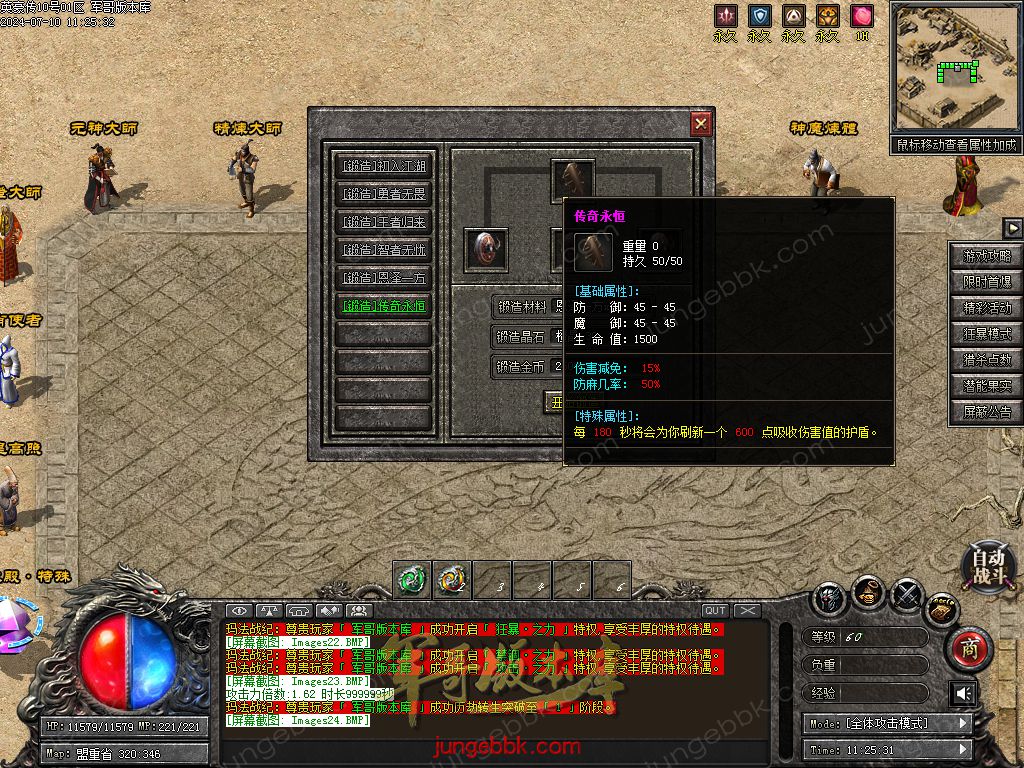Open the 王者归来 forging option
The width and height of the screenshot is (1024, 768).
pyautogui.click(x=384, y=222)
